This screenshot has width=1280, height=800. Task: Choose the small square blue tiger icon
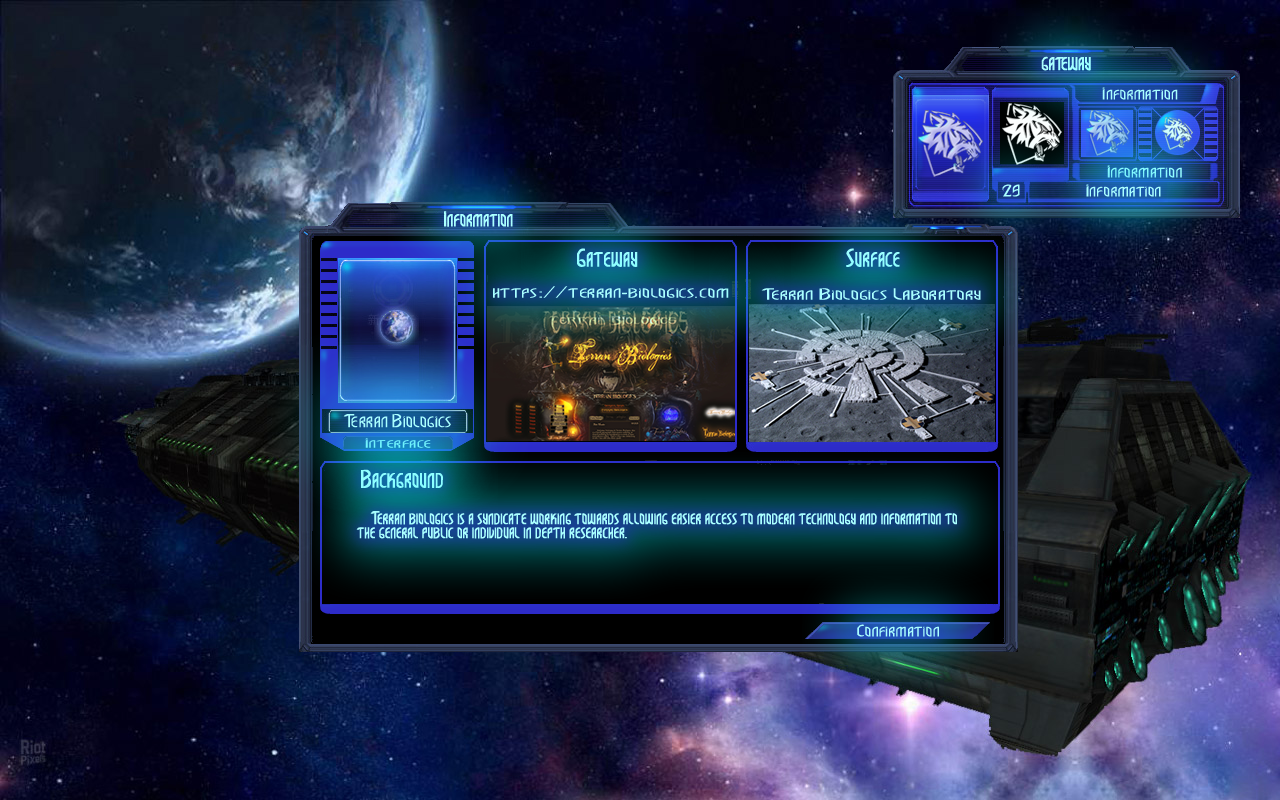(x=1108, y=133)
